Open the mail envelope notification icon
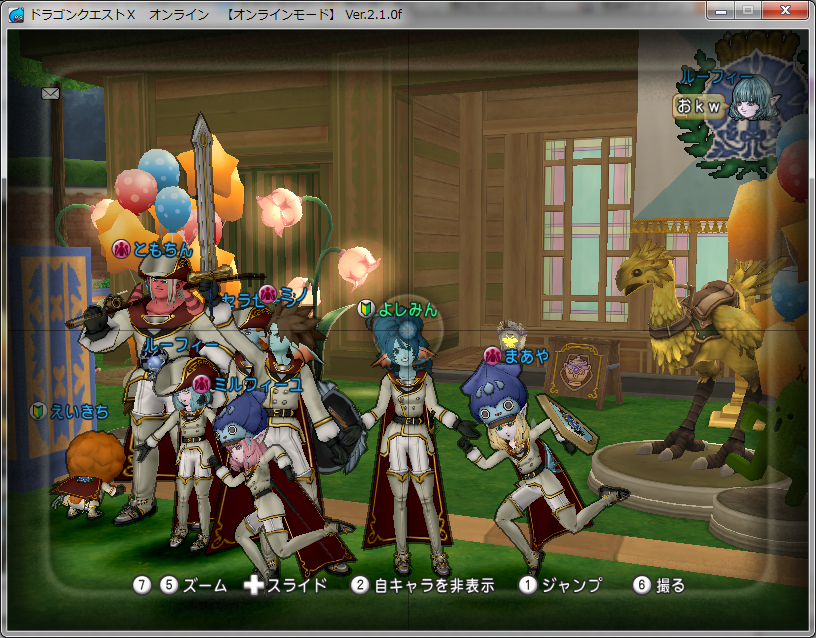The image size is (817, 638). pyautogui.click(x=51, y=93)
